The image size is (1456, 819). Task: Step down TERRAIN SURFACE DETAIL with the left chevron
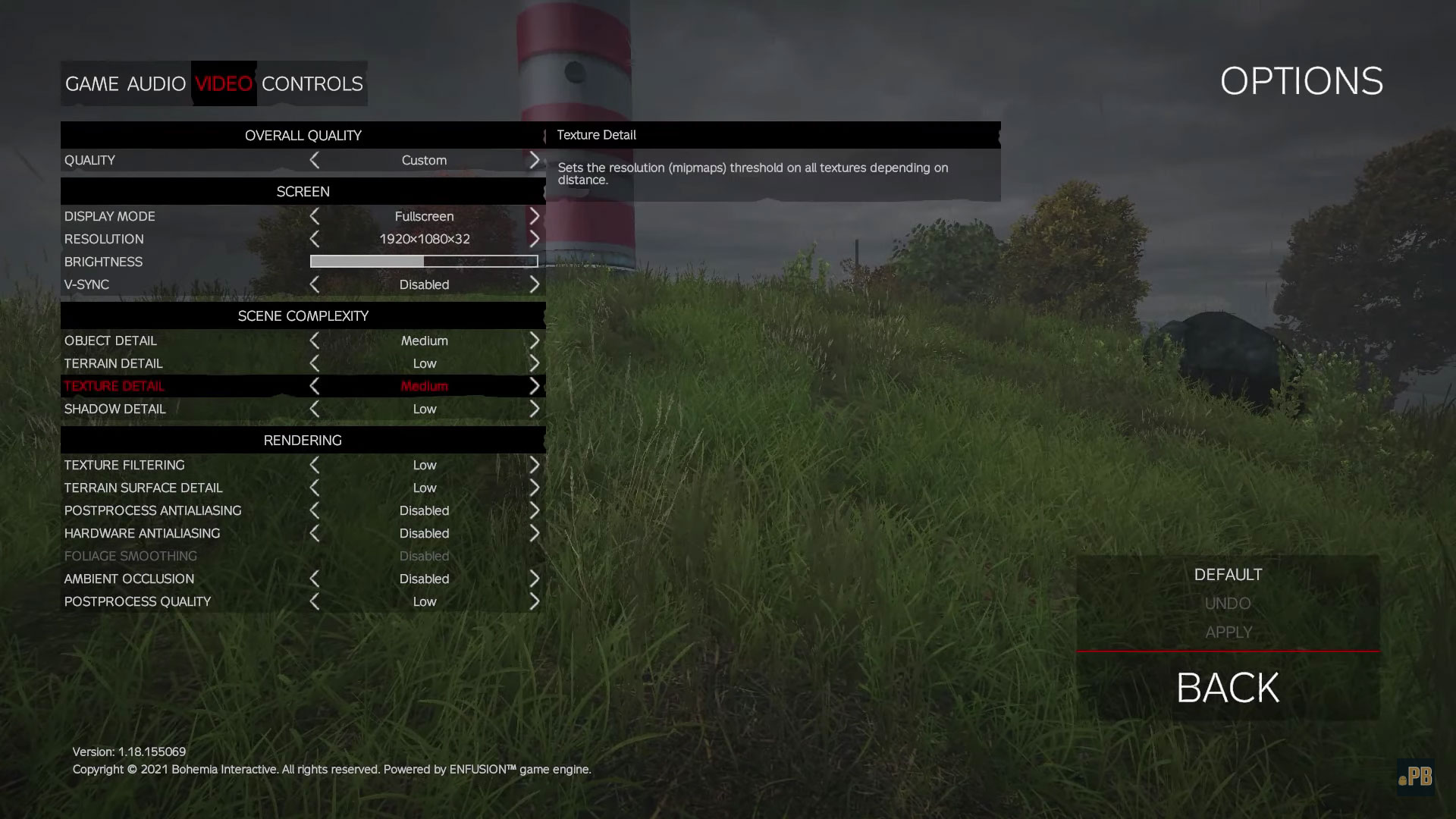[x=314, y=488]
